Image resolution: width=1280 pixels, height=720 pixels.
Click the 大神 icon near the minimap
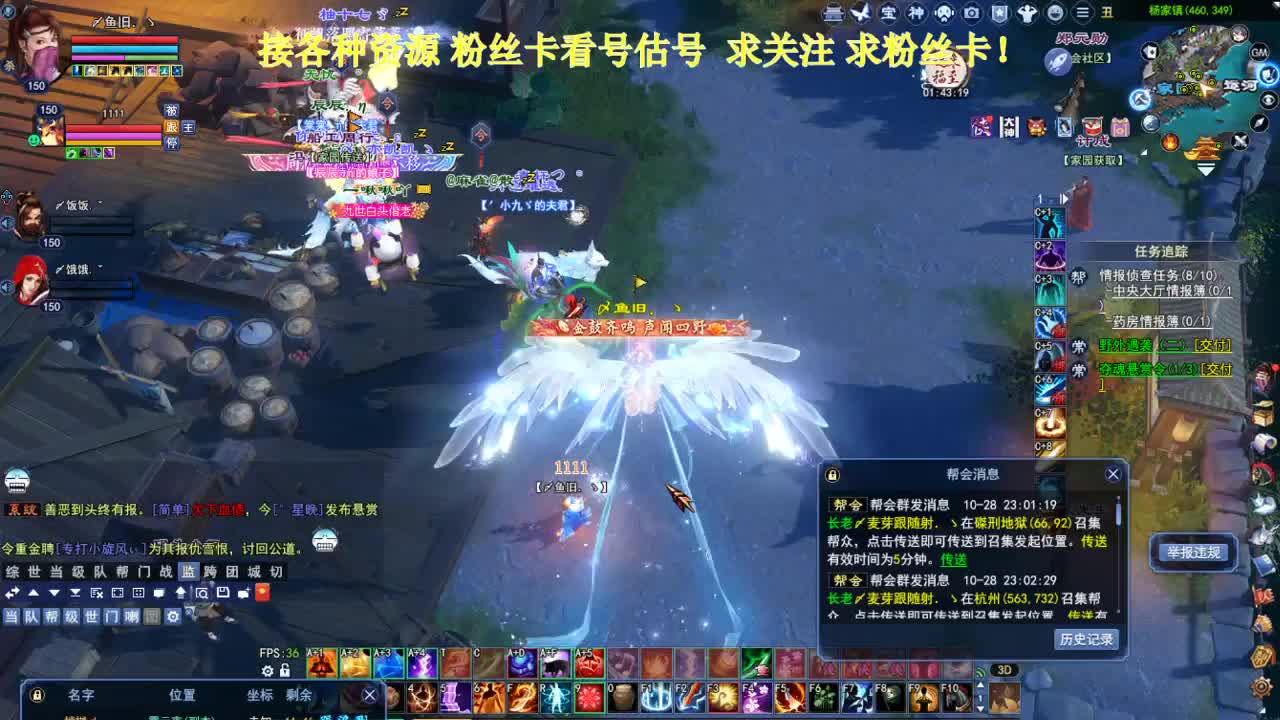pos(1009,126)
